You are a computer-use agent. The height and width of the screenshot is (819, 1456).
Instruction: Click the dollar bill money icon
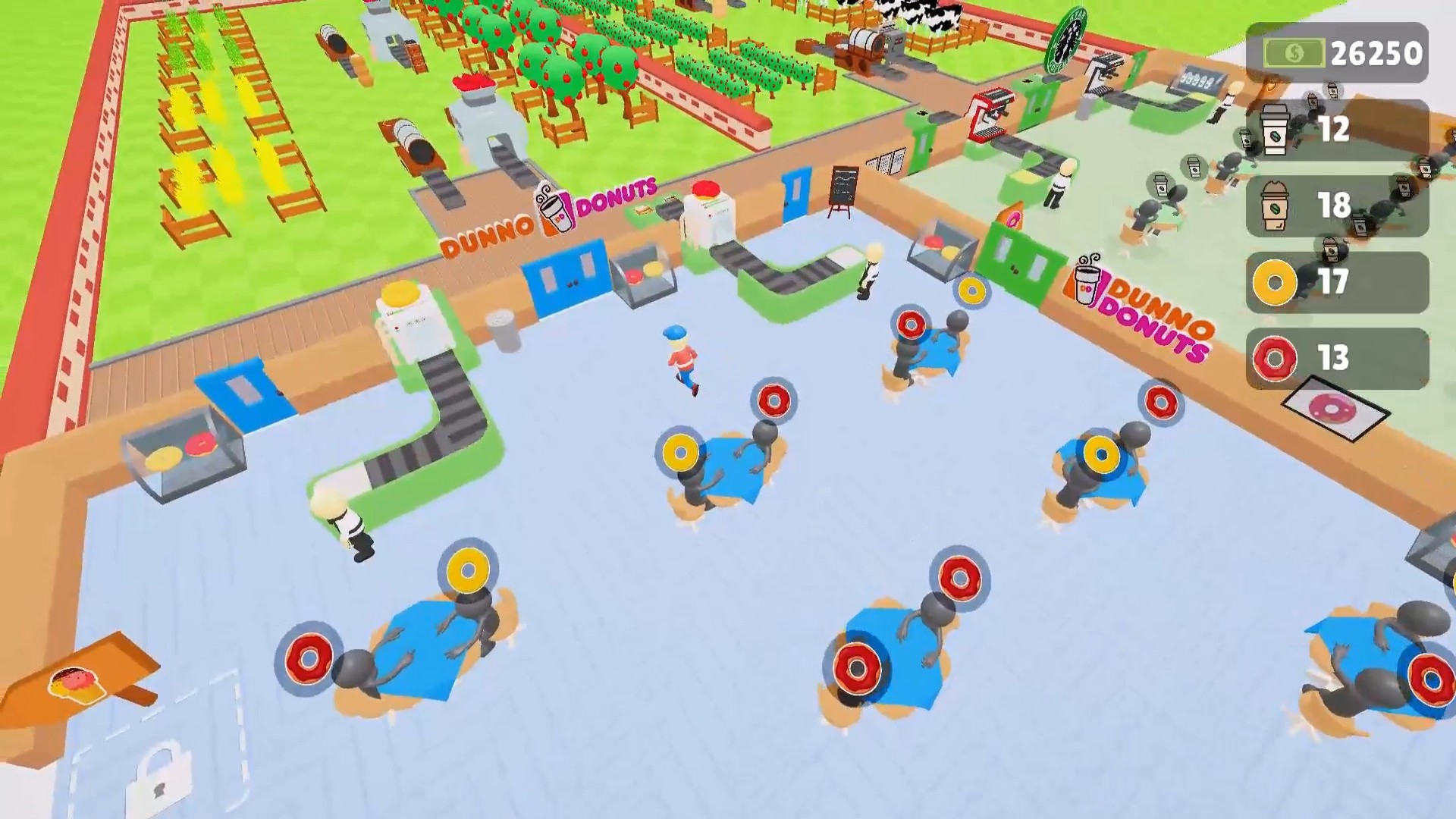(1294, 52)
